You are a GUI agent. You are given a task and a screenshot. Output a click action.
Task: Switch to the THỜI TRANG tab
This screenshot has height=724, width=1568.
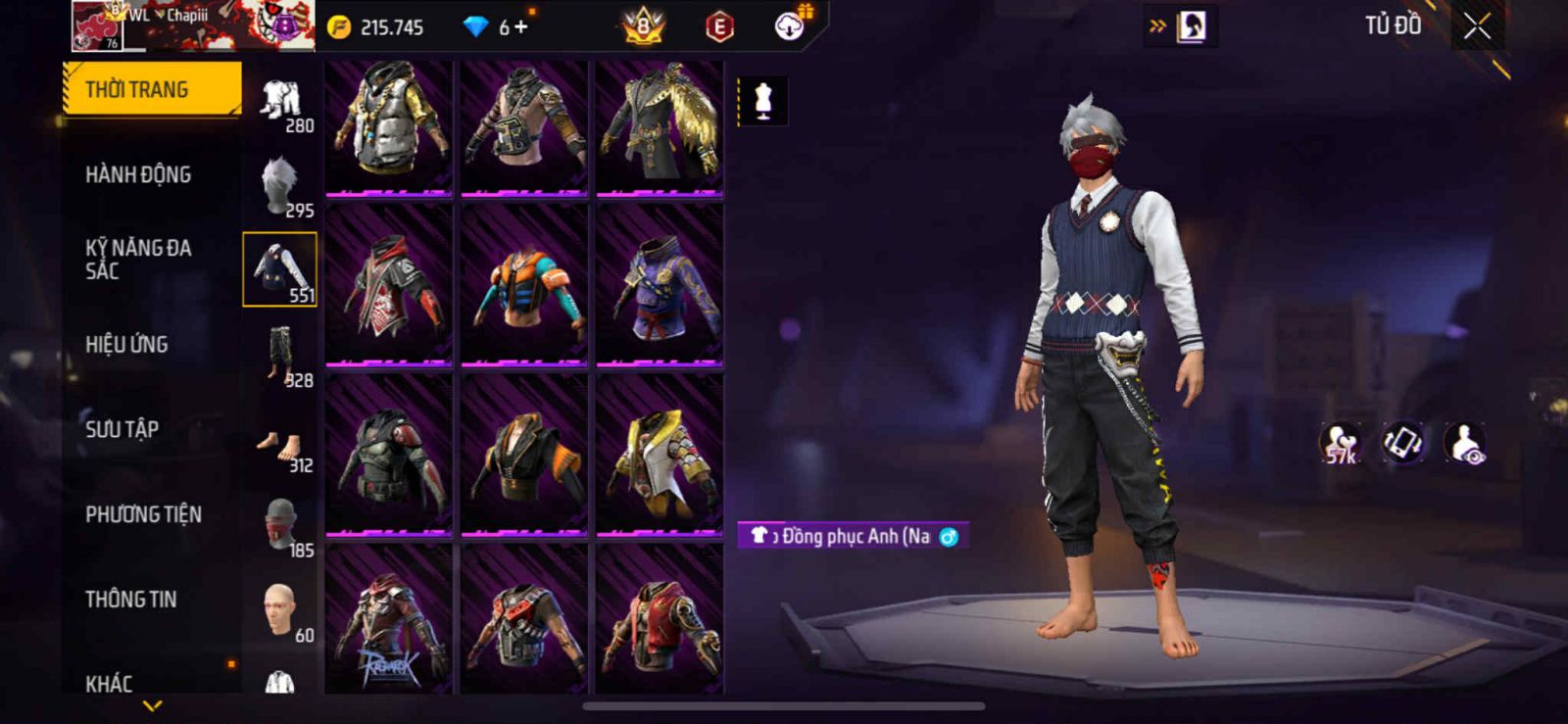click(x=151, y=89)
